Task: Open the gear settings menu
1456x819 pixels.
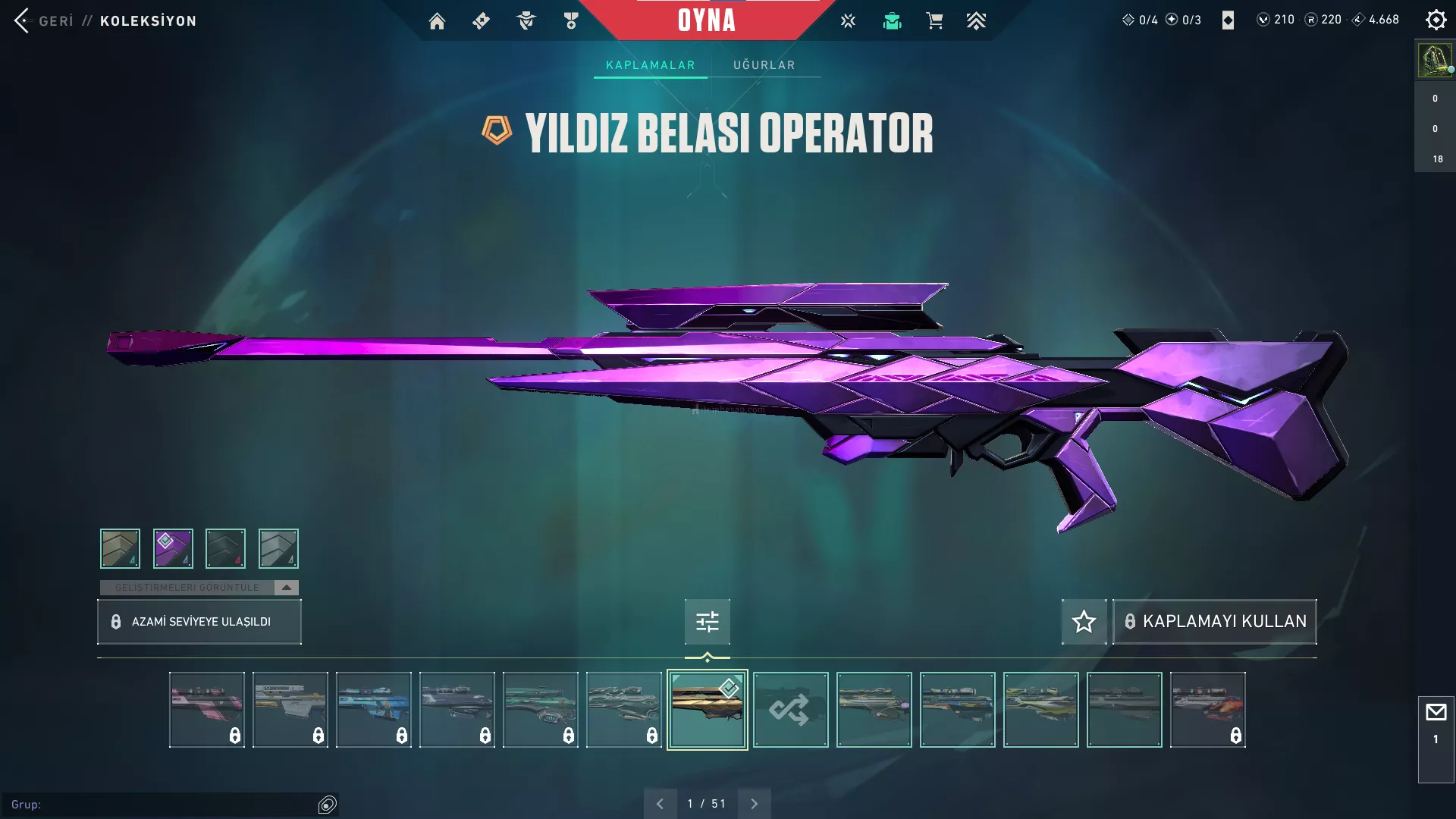Action: tap(1436, 20)
